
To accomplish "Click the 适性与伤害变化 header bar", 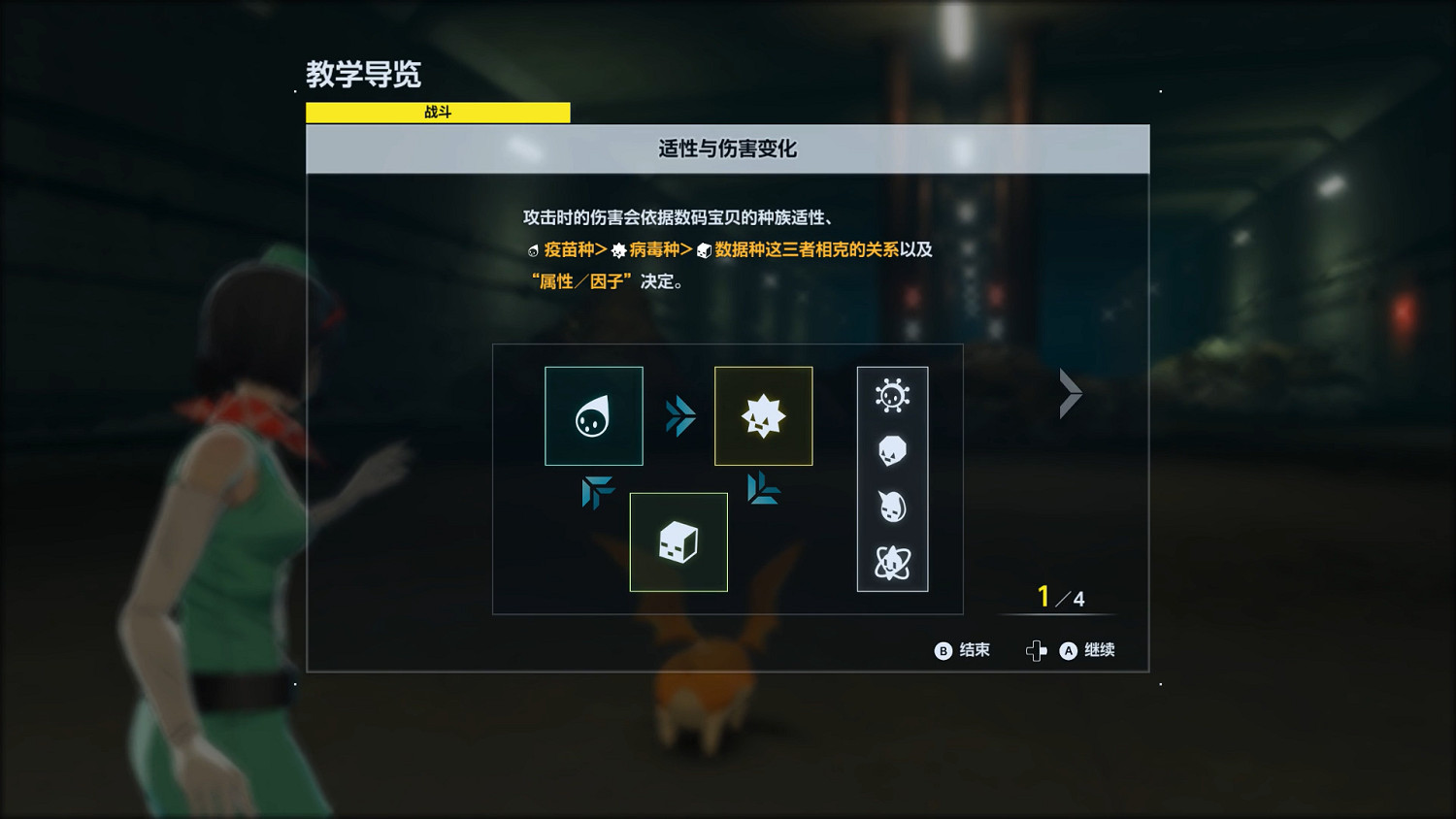I will point(727,148).
